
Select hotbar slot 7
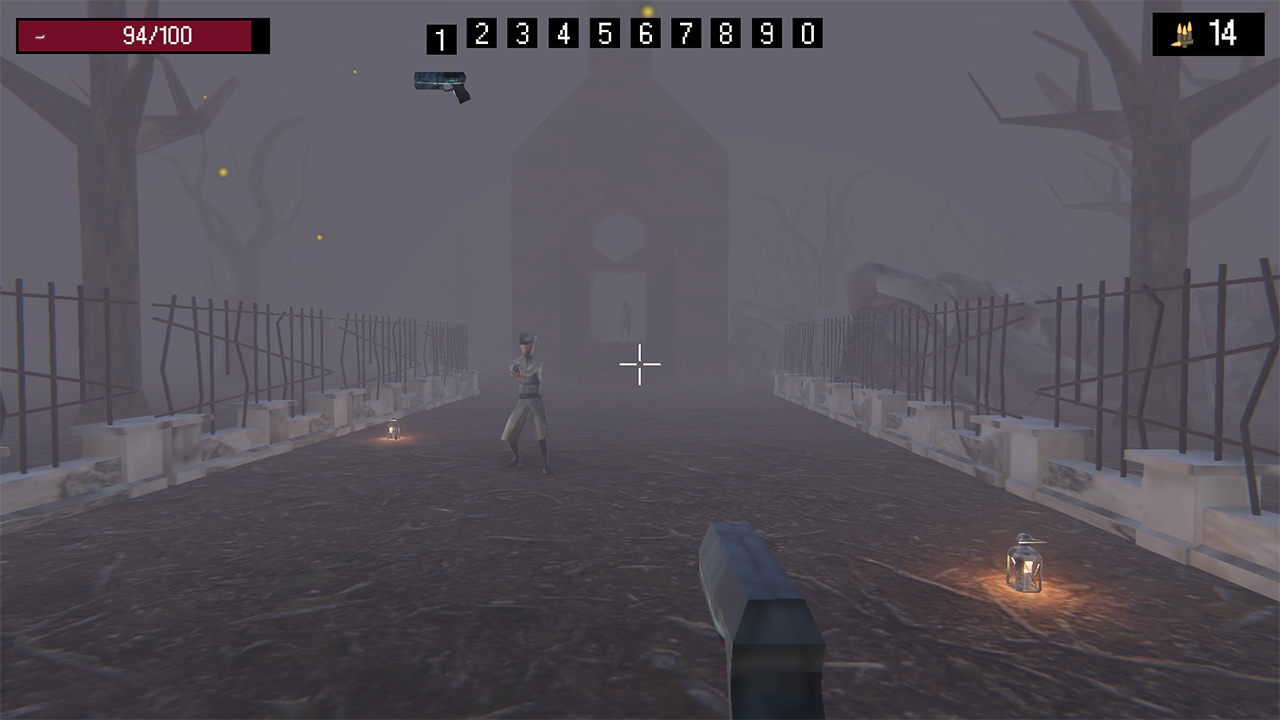click(685, 33)
